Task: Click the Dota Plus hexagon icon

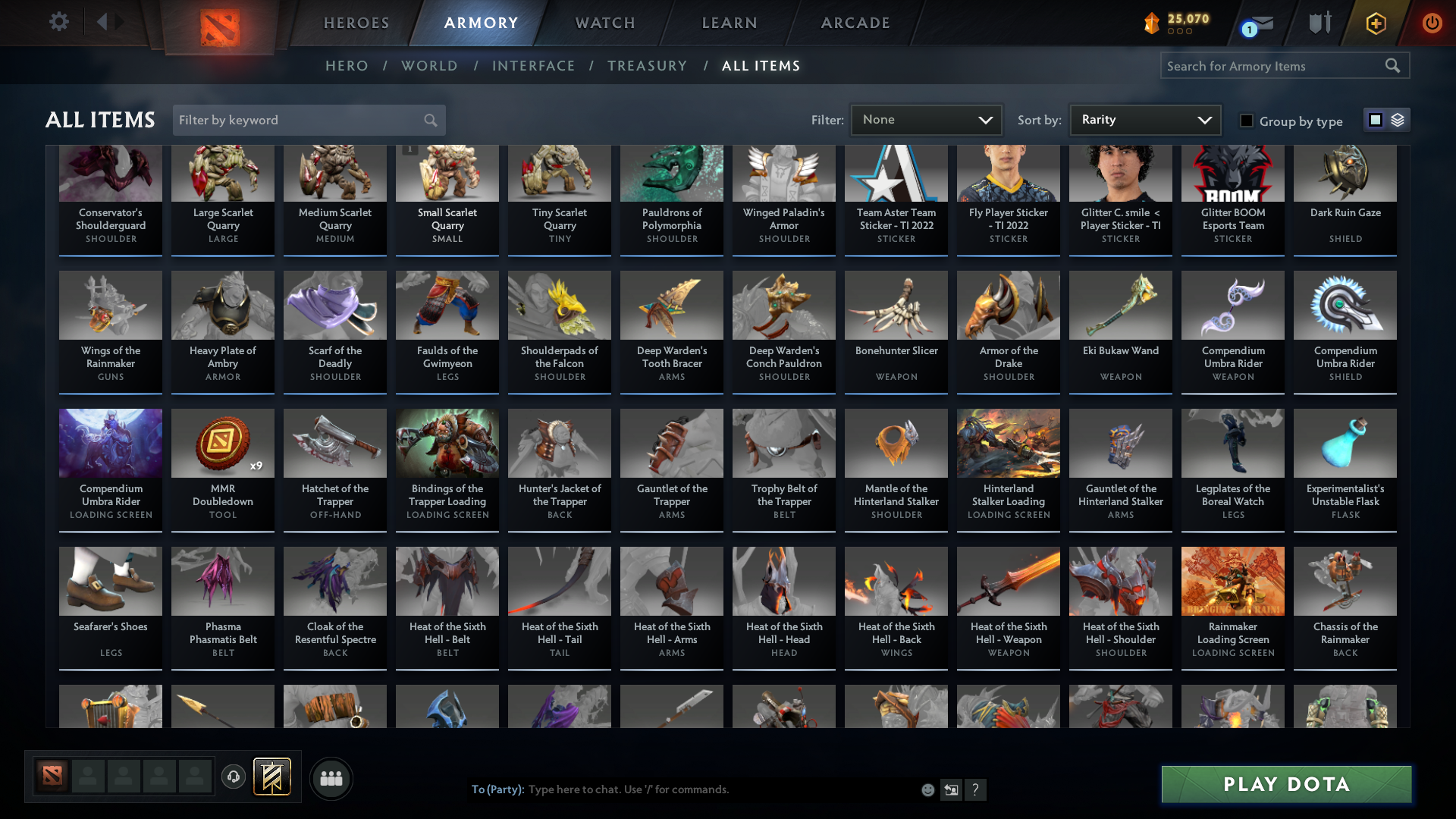Action: tap(1375, 23)
